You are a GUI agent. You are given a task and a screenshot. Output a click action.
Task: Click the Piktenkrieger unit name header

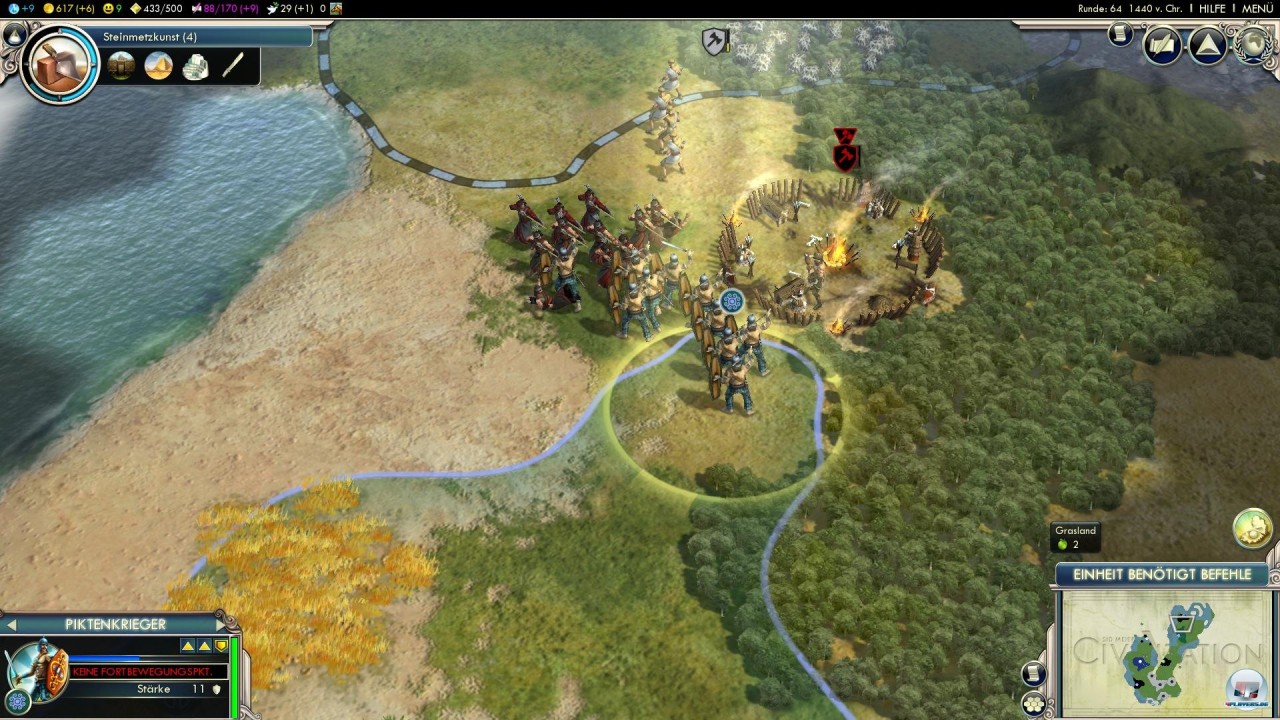[115, 625]
